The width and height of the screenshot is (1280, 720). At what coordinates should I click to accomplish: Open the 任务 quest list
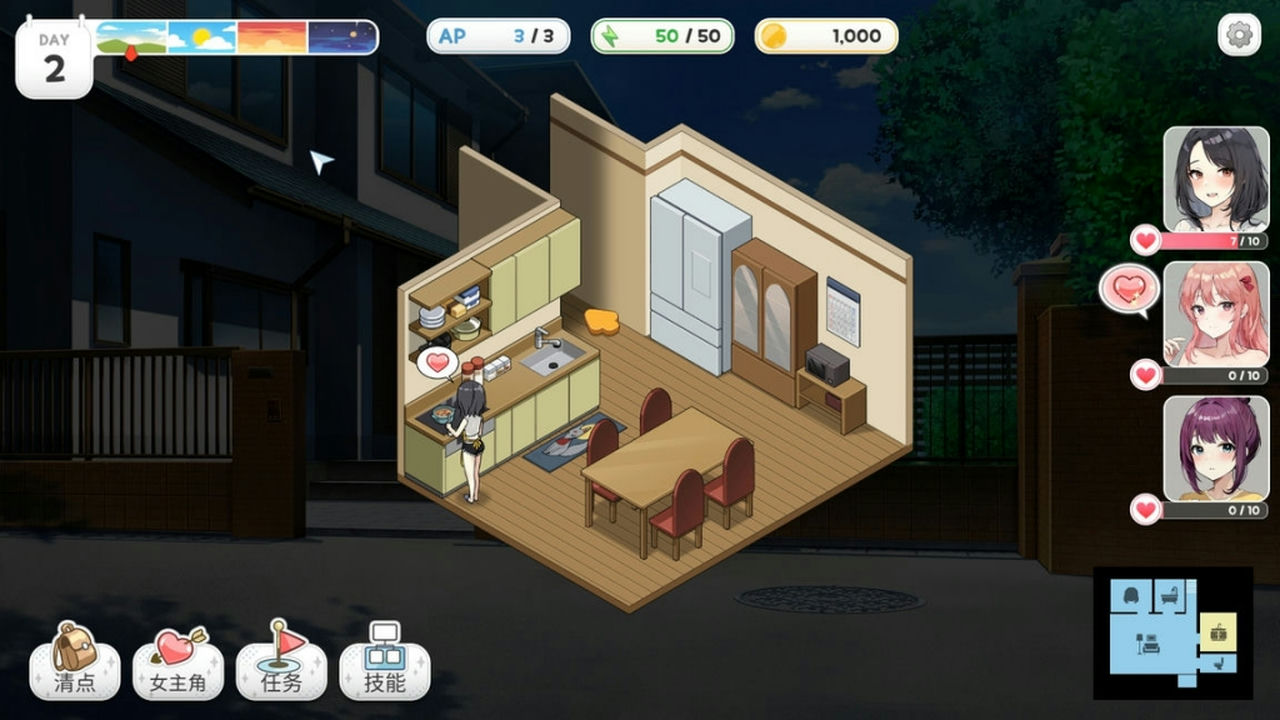tap(281, 661)
